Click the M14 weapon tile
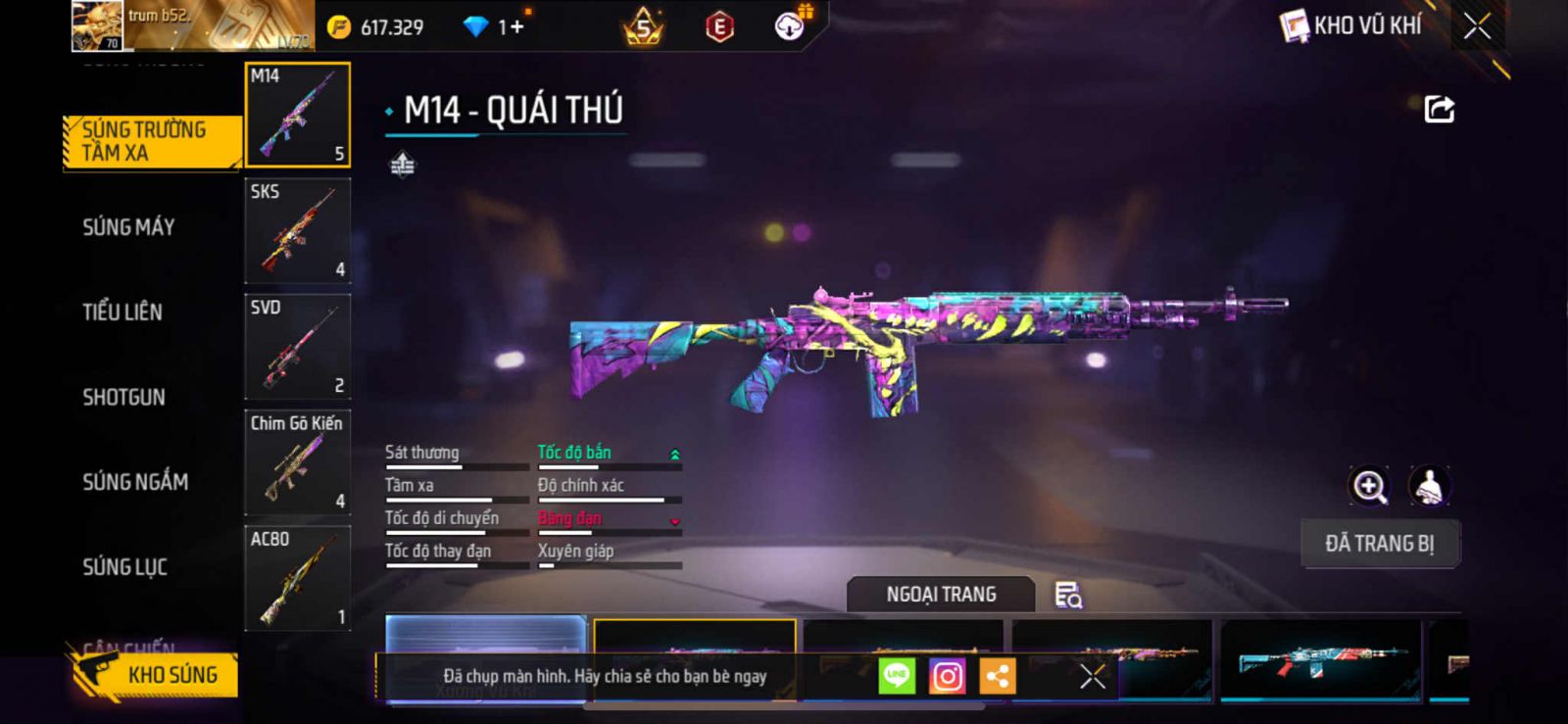1568x724 pixels. click(x=298, y=115)
